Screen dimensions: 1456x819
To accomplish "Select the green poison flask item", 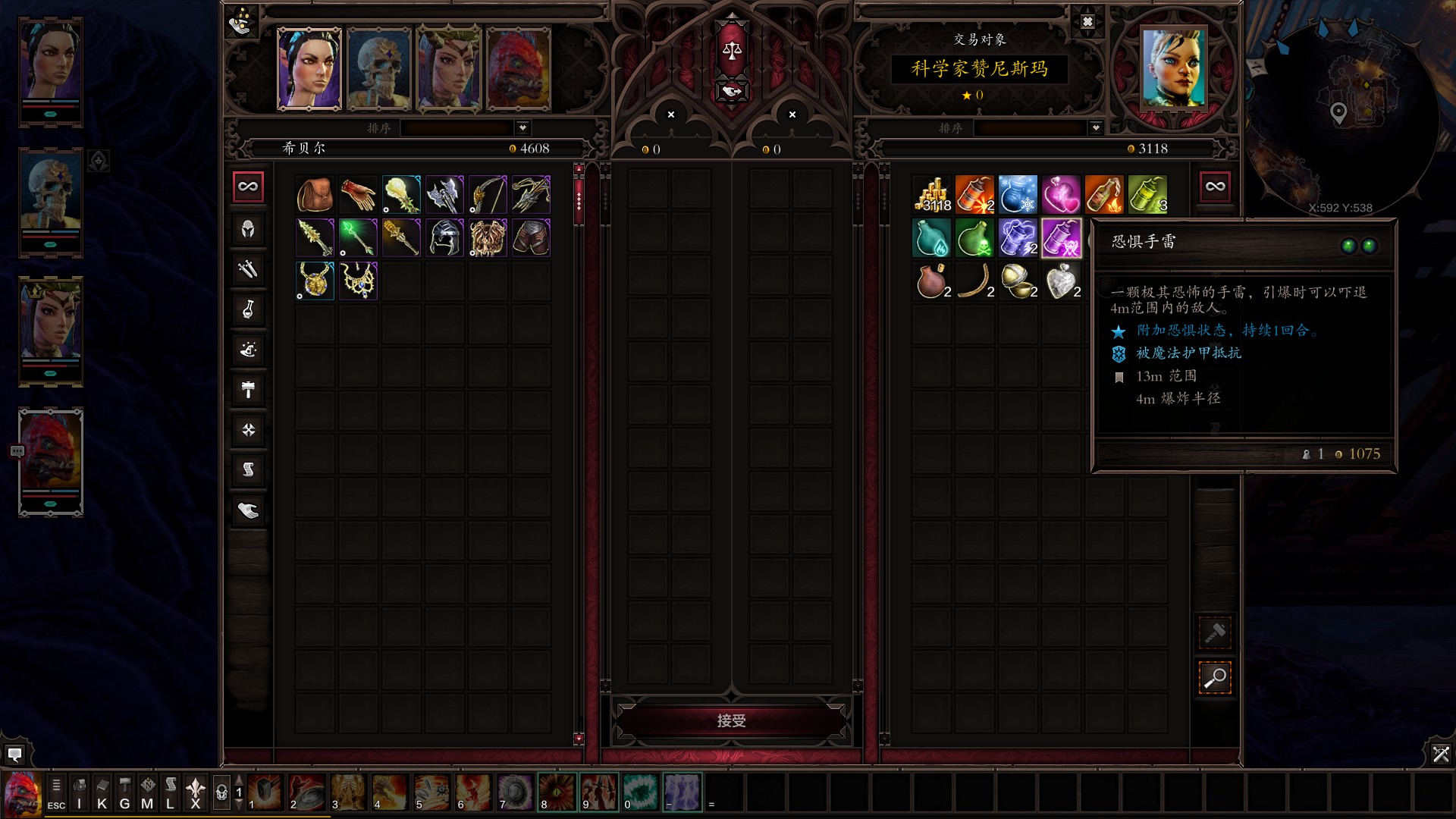I will pos(974,238).
